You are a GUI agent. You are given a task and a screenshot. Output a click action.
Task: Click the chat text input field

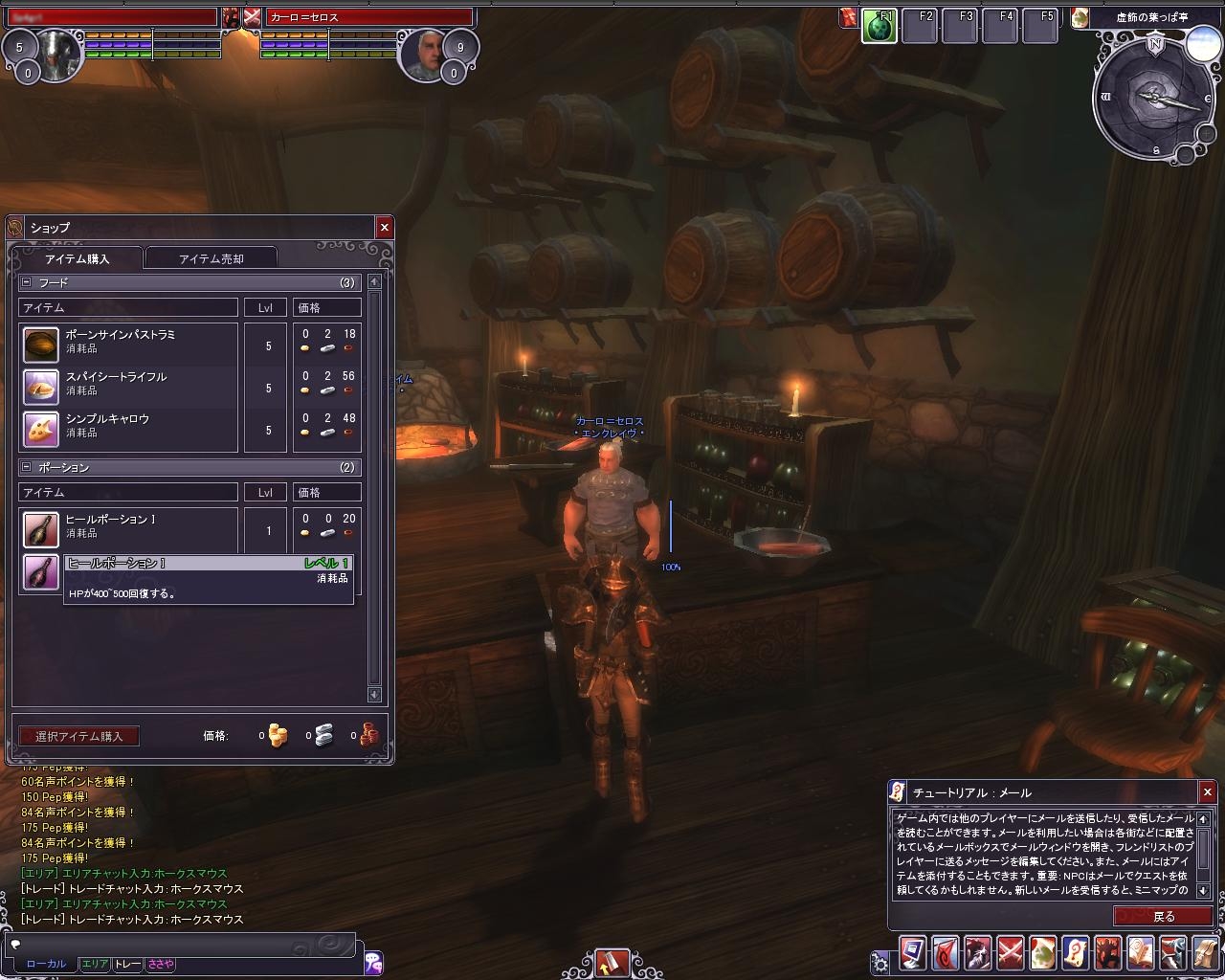point(182,944)
